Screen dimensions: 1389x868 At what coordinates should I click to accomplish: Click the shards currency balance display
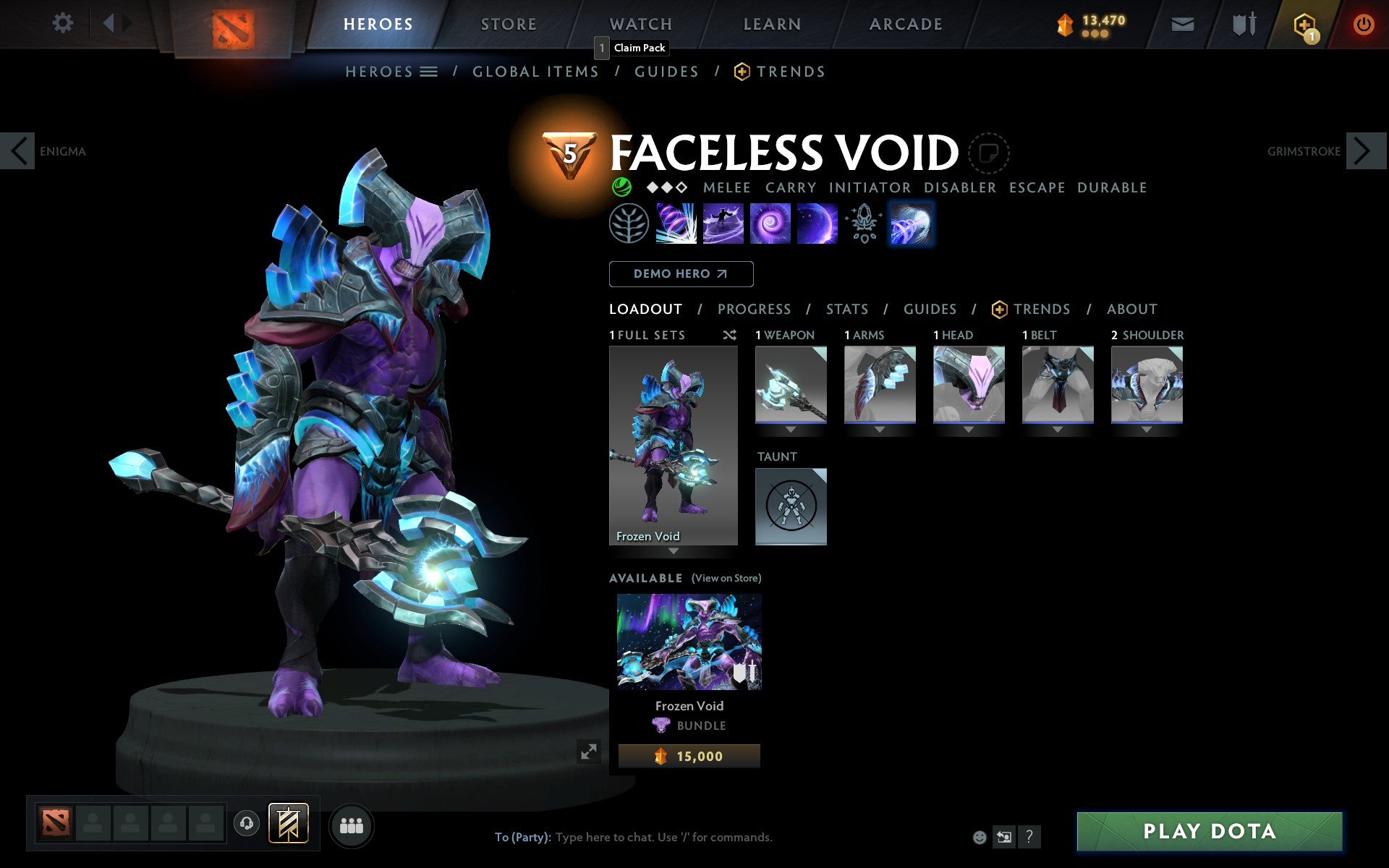click(1092, 22)
